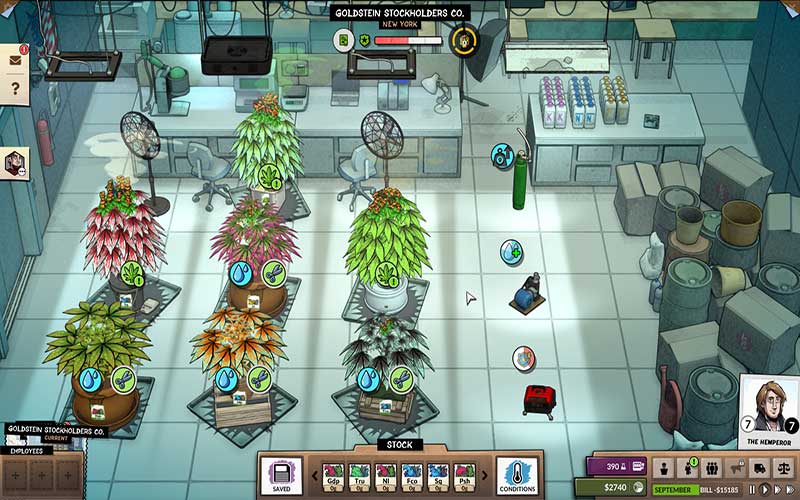Choose the Nl strain in stock
Screen dimensions: 800x500
tap(384, 473)
